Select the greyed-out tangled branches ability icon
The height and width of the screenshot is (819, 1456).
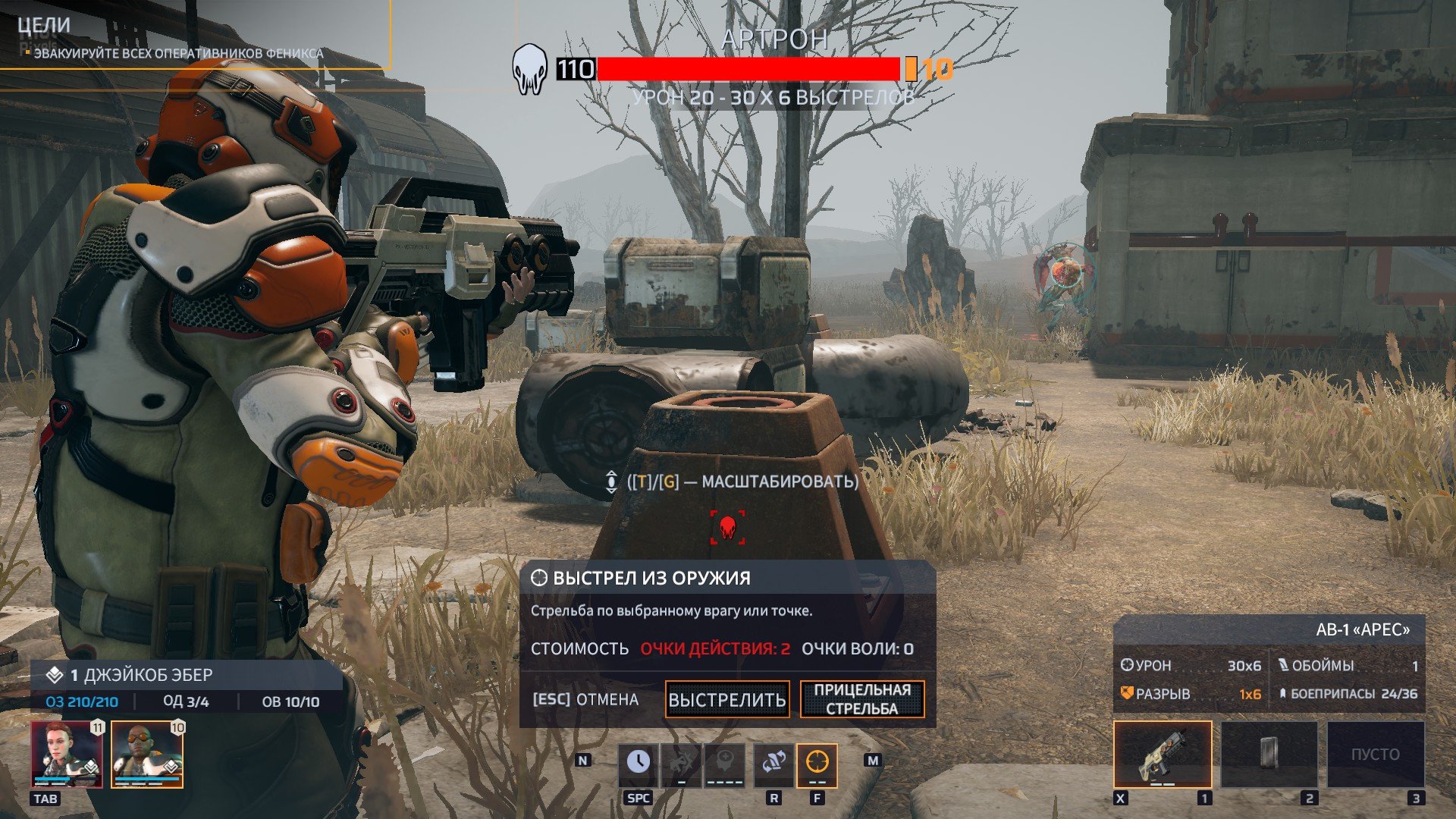[x=682, y=764]
